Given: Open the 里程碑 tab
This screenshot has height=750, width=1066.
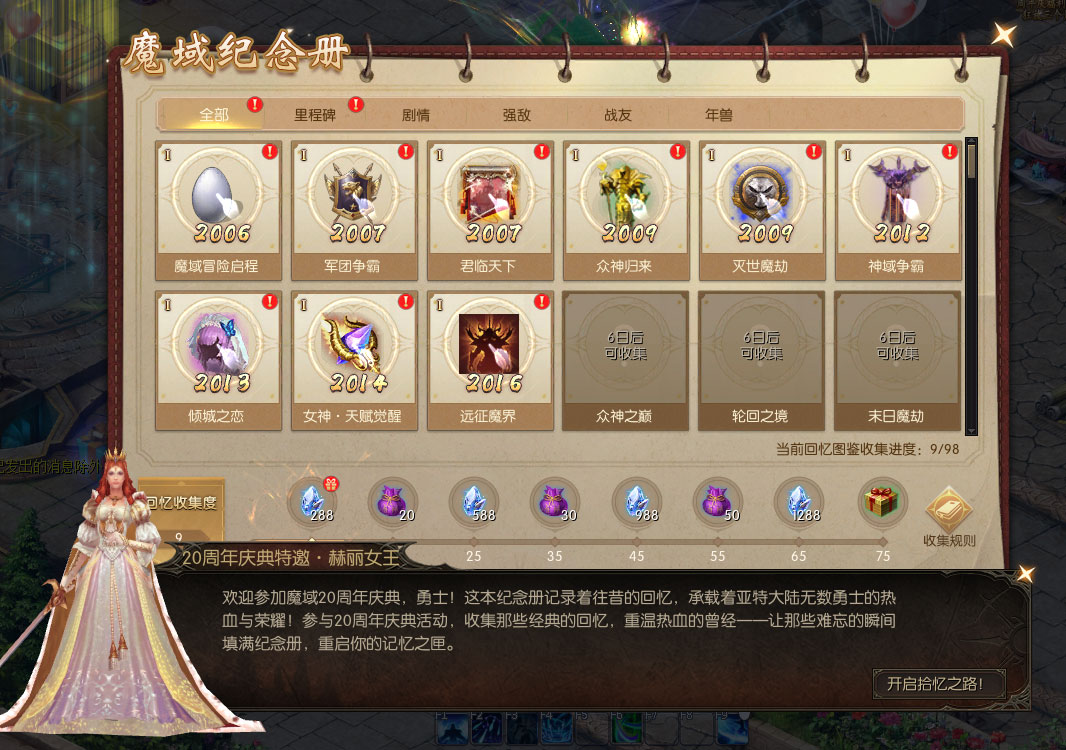Looking at the screenshot, I should [315, 115].
